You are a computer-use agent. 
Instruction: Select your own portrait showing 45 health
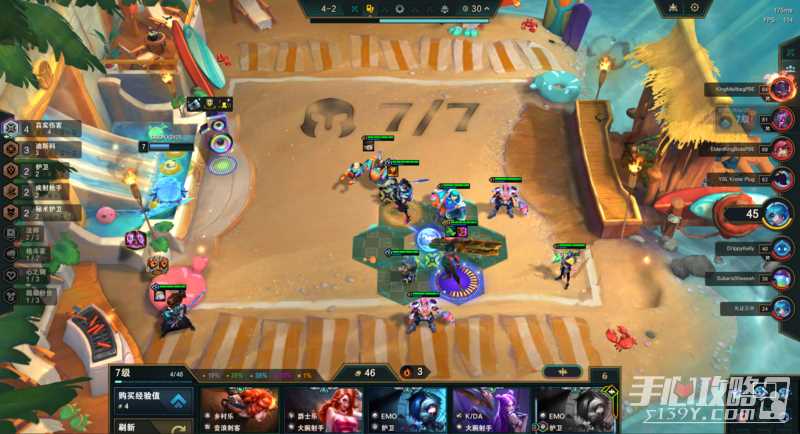[x=777, y=213]
